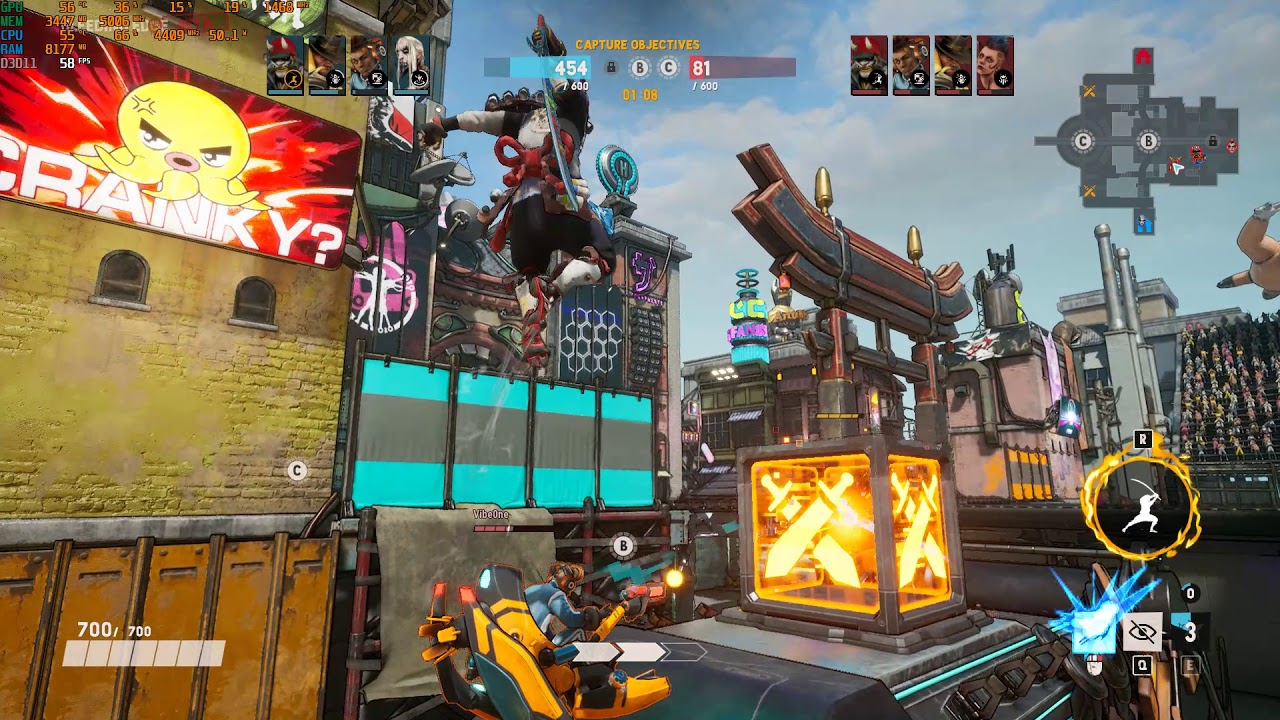Select objective B icon in score bar
This screenshot has width=1280, height=720.
pos(640,68)
